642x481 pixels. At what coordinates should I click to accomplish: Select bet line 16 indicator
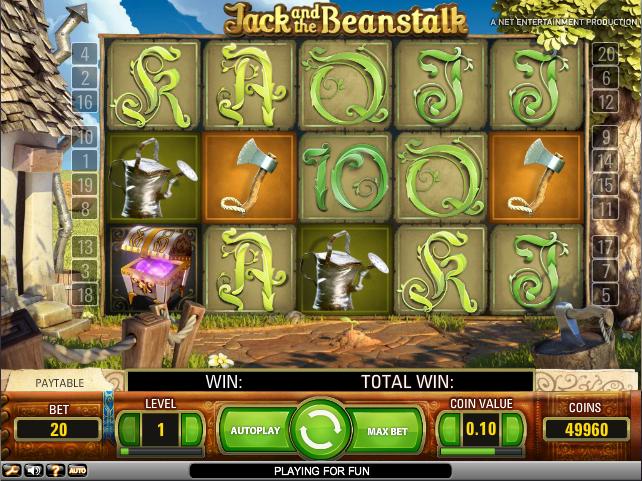pyautogui.click(x=85, y=102)
